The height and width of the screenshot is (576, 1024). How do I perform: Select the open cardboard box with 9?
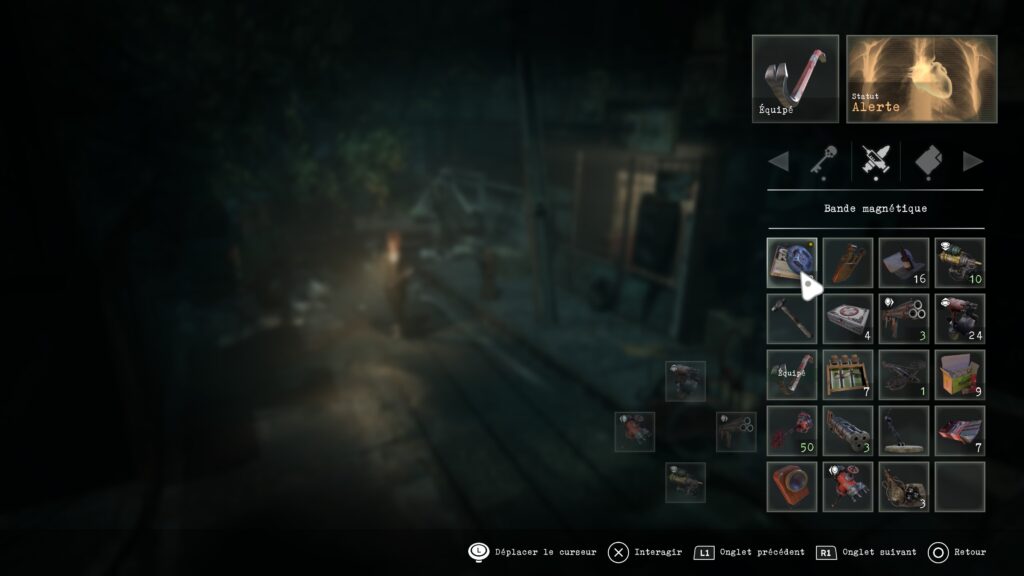tap(960, 375)
